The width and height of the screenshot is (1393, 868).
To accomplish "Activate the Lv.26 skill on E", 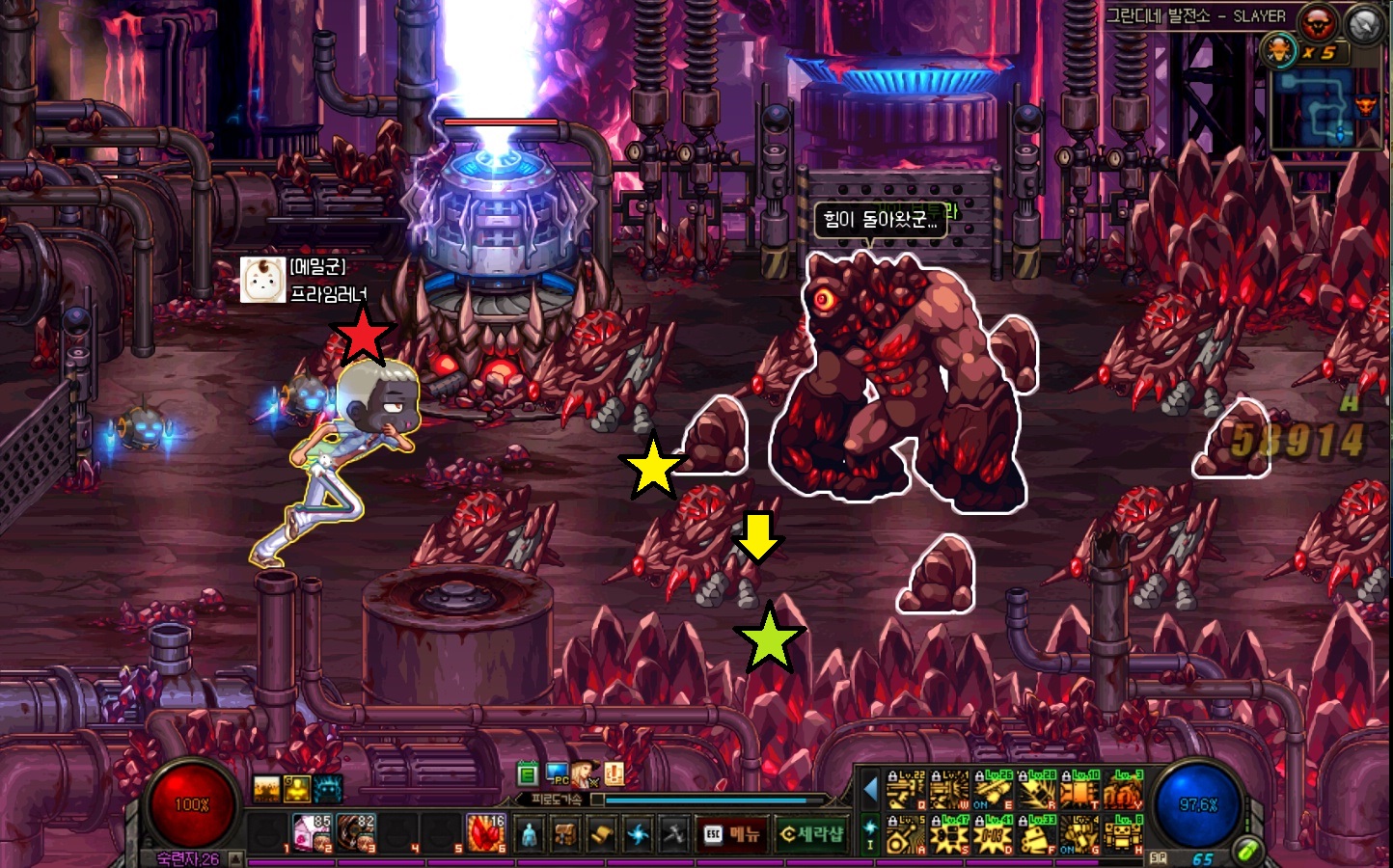I will click(994, 791).
